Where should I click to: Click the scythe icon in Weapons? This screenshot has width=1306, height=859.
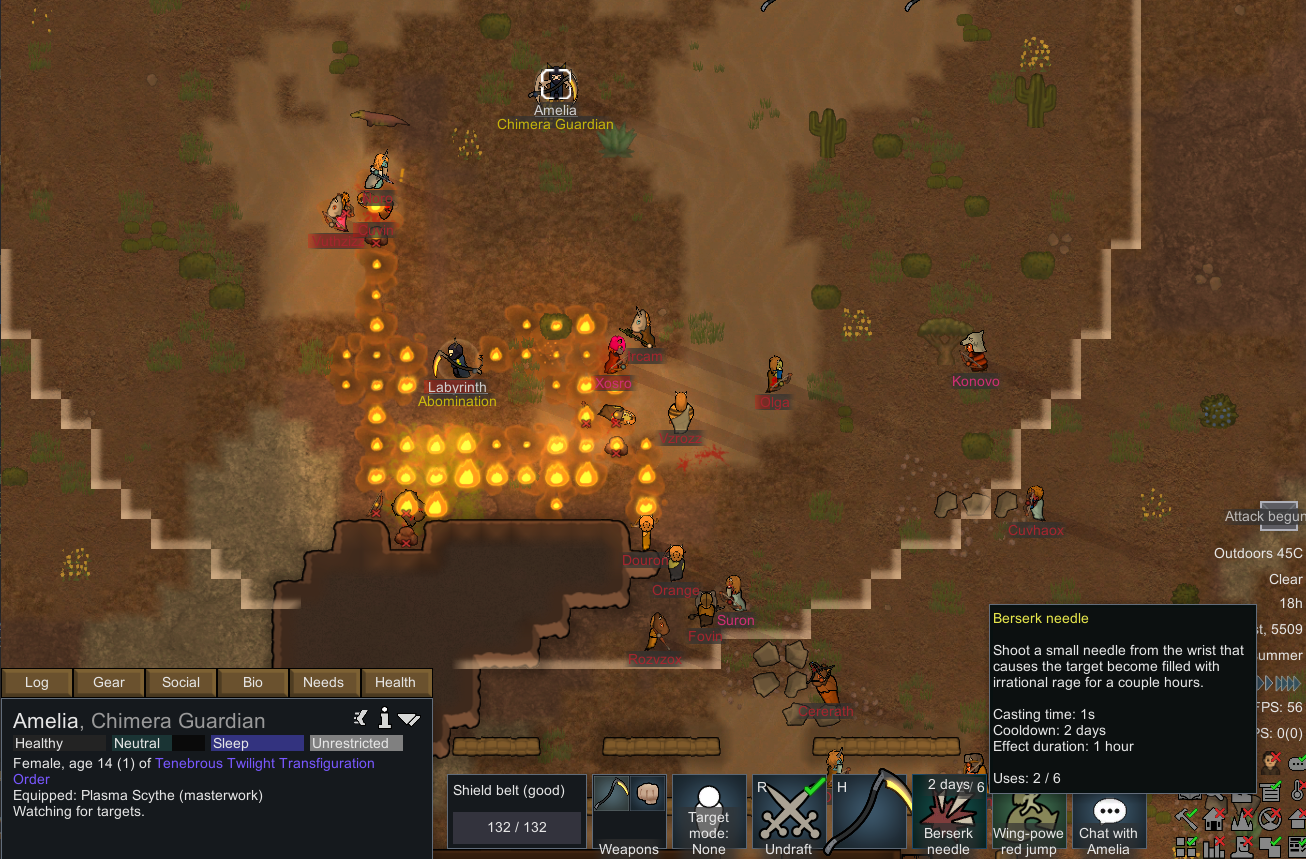click(611, 794)
